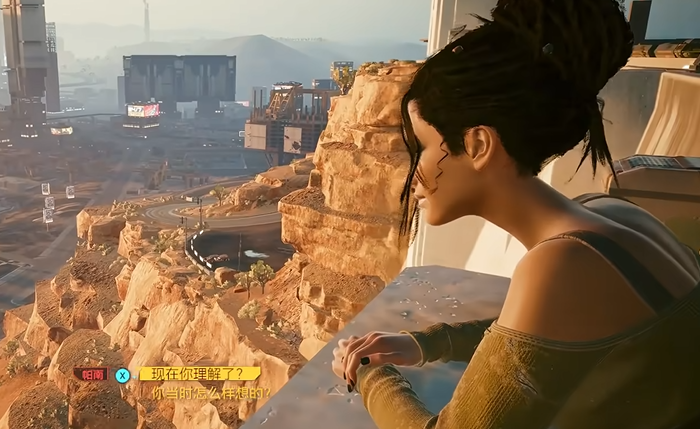Viewport: 700px width, 429px height.
Task: Select the dialogue option "你当时怎么样想的?"
Action: [x=209, y=394]
